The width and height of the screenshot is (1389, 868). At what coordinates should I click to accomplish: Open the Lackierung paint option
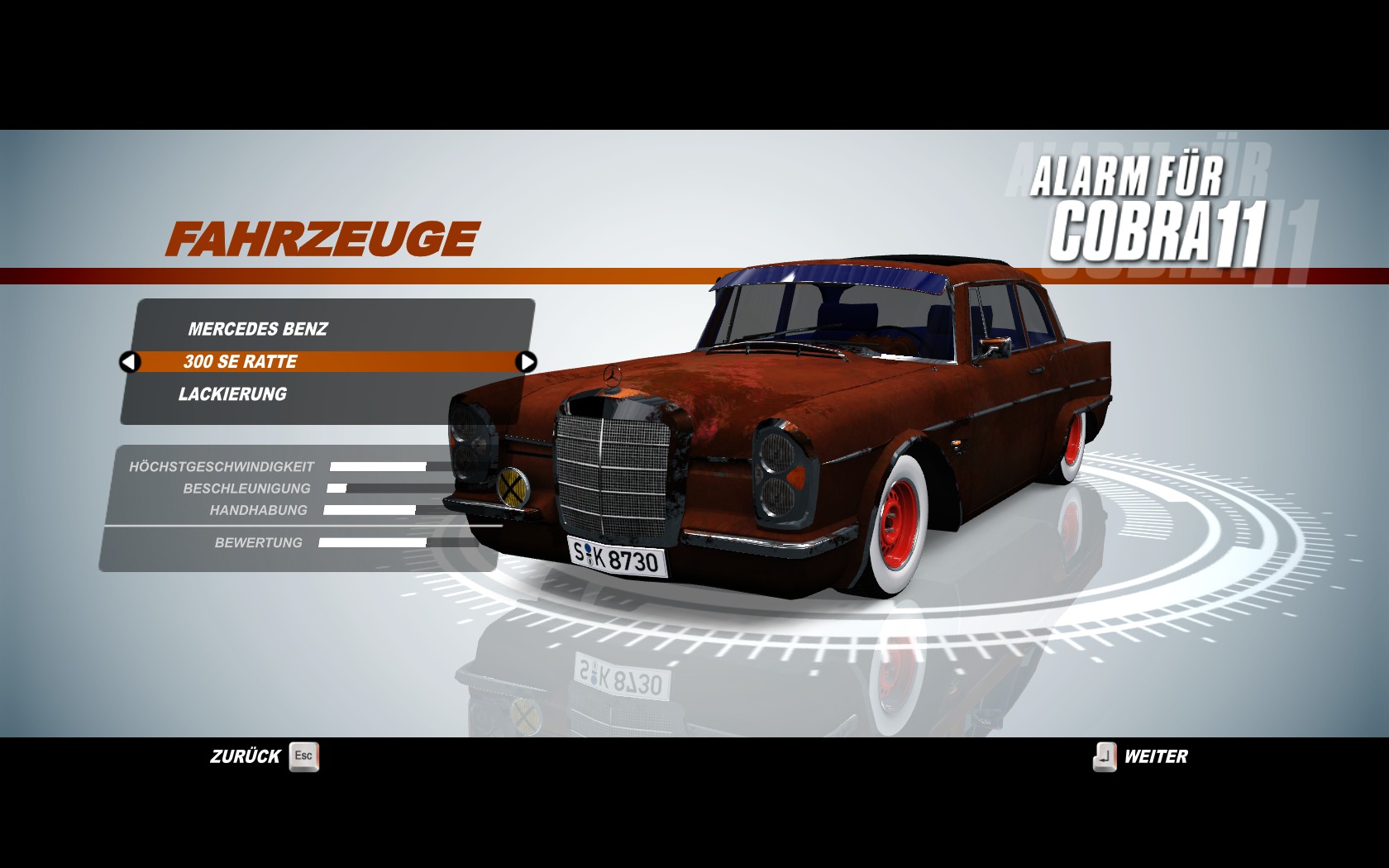(x=232, y=394)
